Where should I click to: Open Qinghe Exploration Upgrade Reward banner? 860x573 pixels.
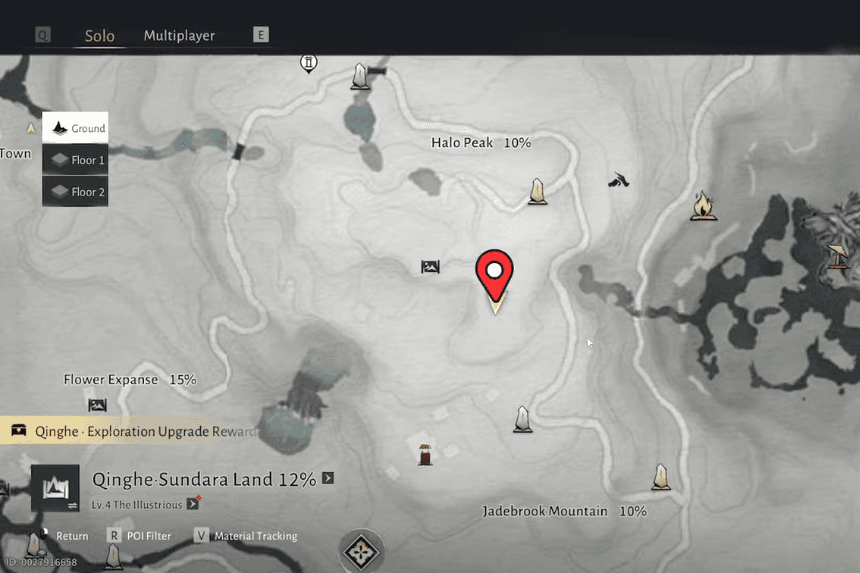130,431
